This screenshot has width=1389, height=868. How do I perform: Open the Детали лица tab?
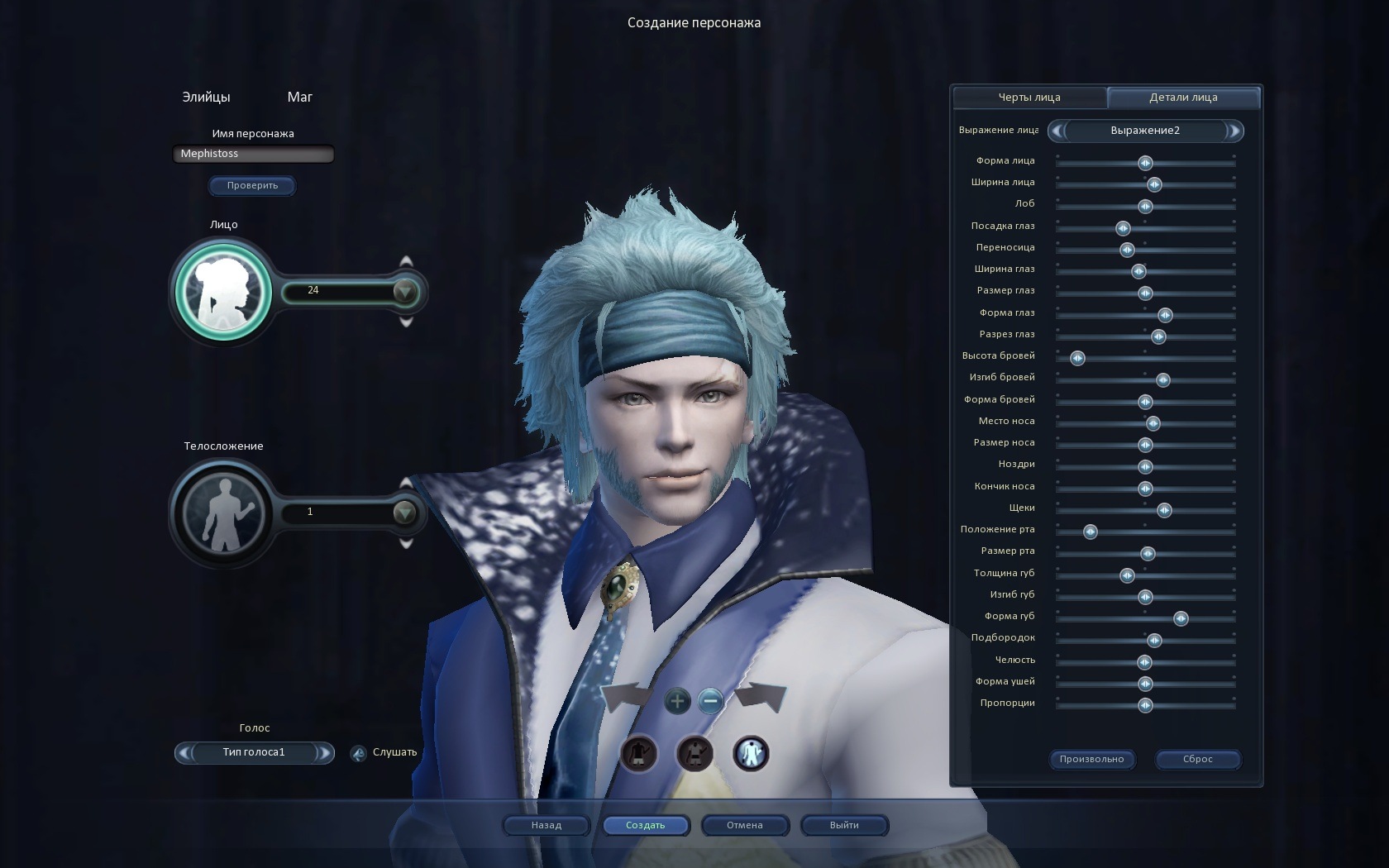(1183, 98)
